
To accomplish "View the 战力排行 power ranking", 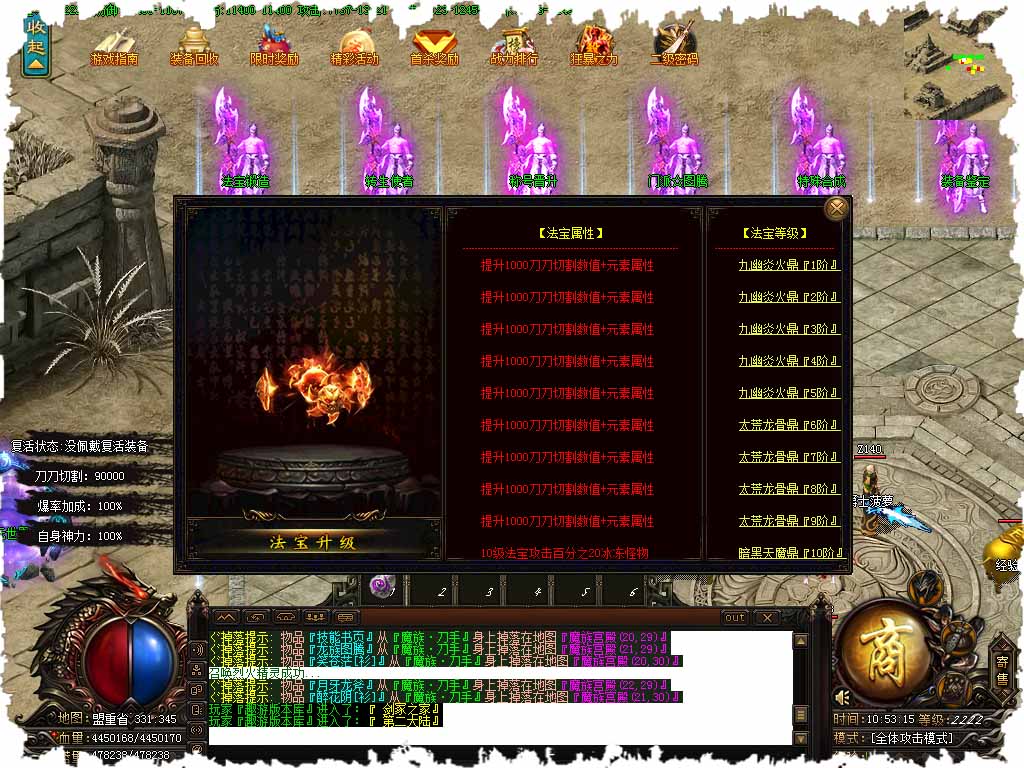I will point(514,45).
